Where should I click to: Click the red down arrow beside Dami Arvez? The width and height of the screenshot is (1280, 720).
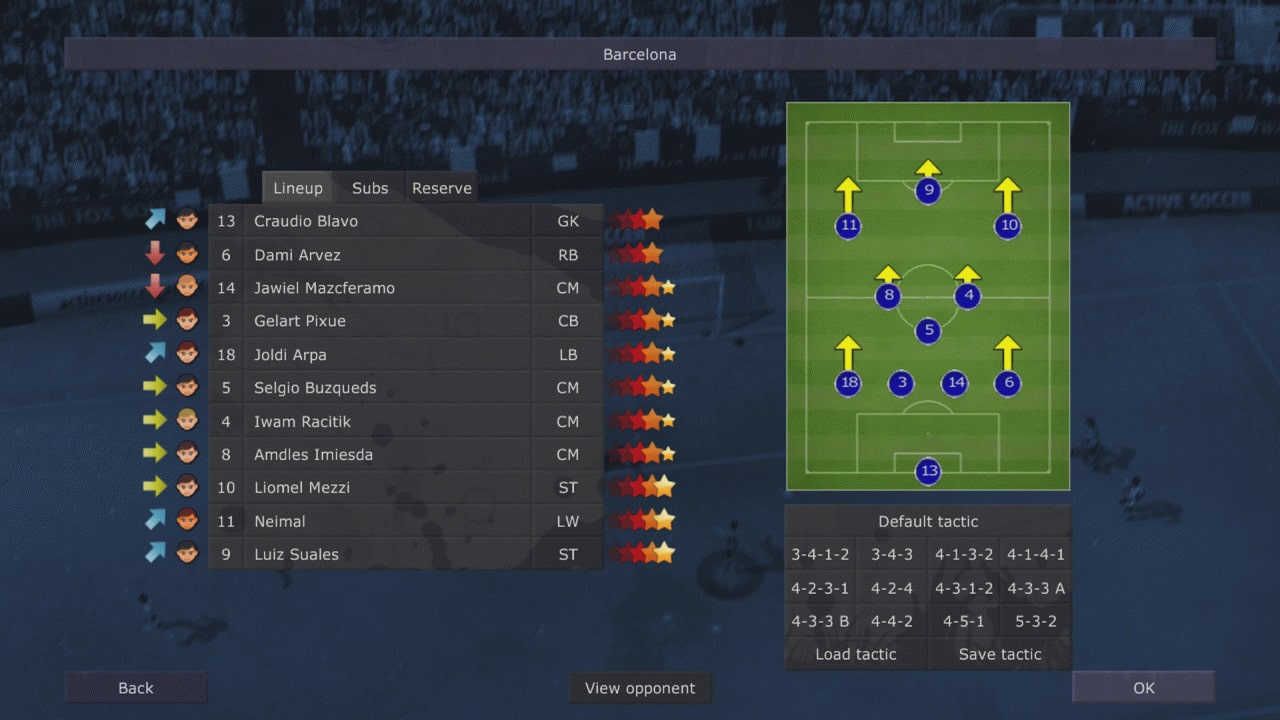coord(154,254)
